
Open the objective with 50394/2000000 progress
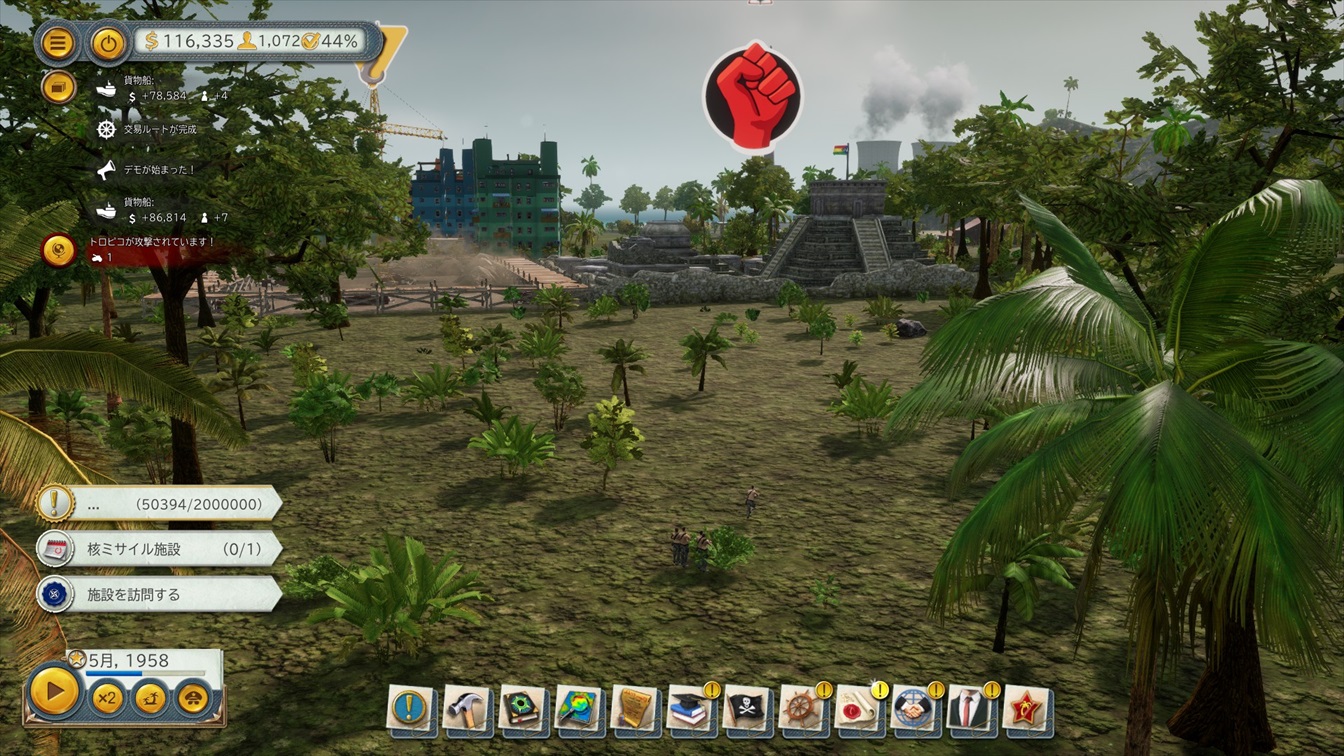pyautogui.click(x=160, y=505)
